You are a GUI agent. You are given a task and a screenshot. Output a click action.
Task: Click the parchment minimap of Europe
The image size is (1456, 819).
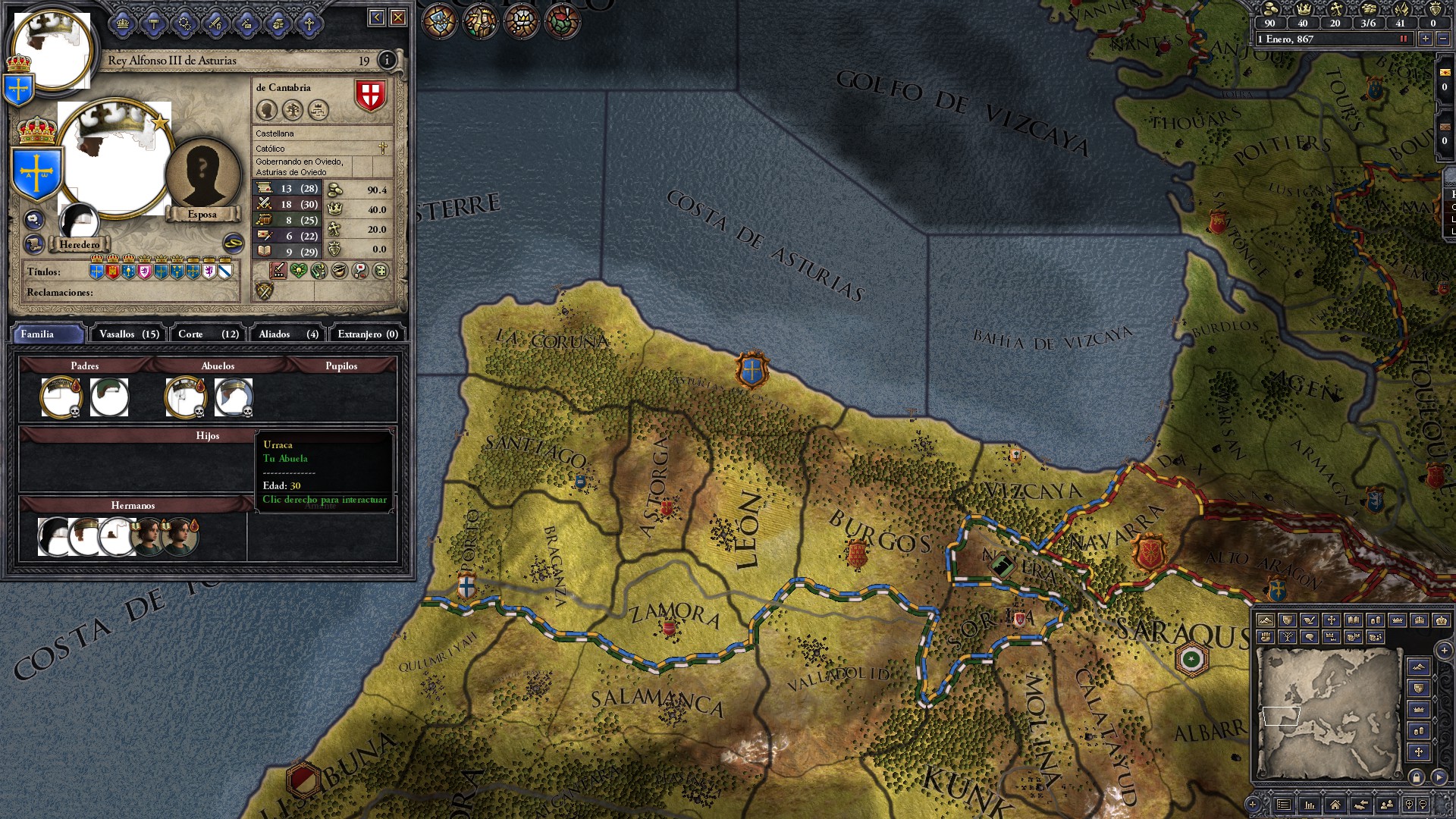[1327, 713]
